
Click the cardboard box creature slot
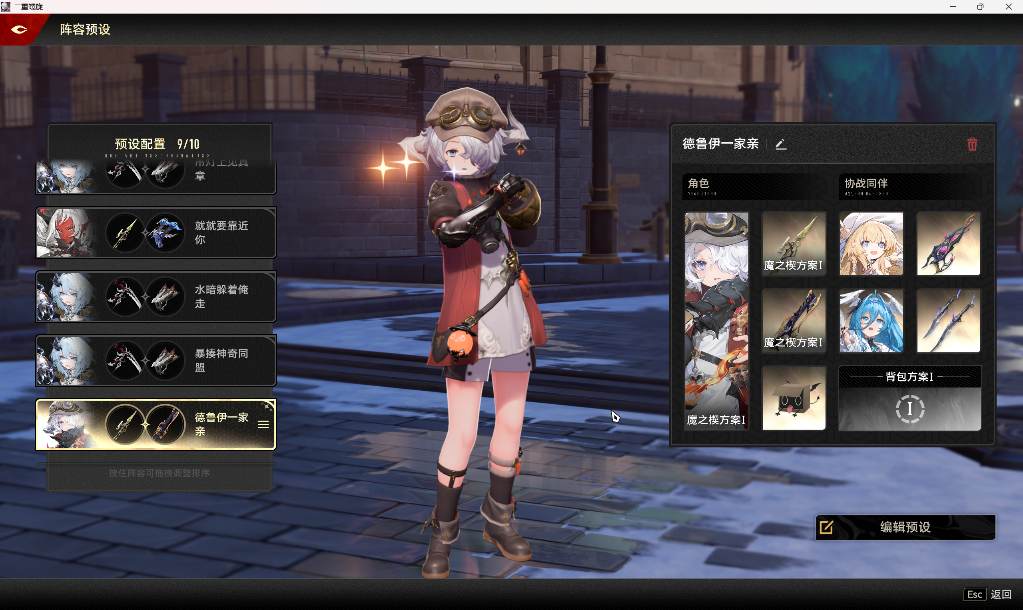794,398
